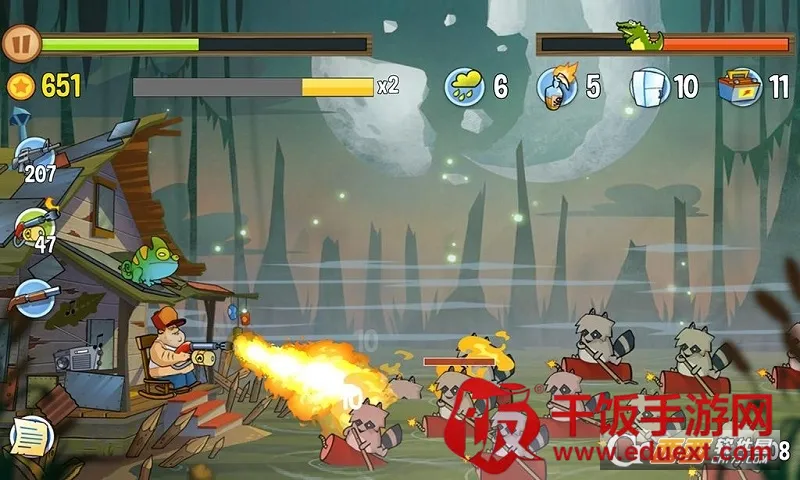Use the rain cloud power-up
The height and width of the screenshot is (480, 800).
coord(465,87)
